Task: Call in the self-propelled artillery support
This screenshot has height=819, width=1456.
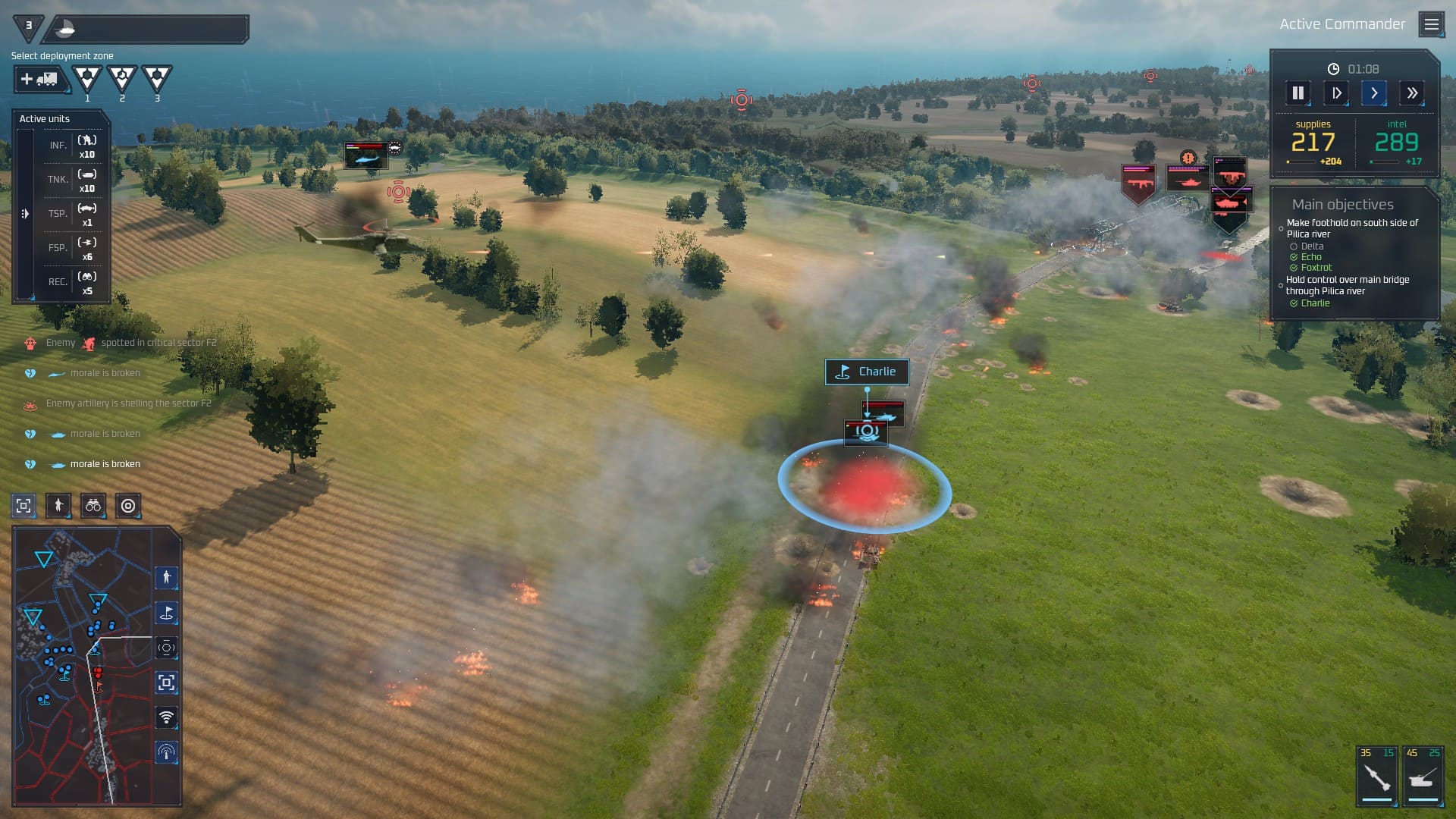Action: (1422, 777)
